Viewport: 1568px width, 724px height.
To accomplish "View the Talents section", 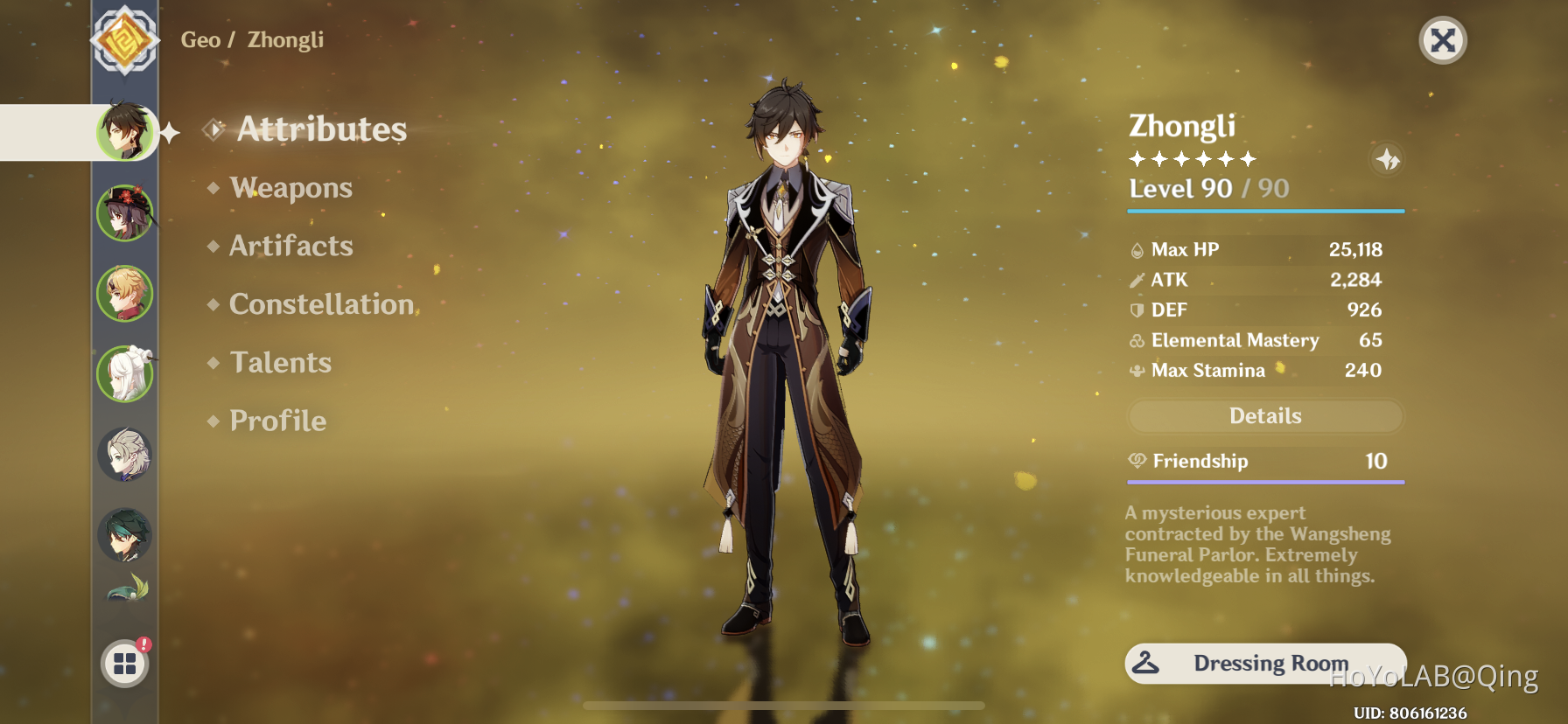I will click(x=279, y=362).
